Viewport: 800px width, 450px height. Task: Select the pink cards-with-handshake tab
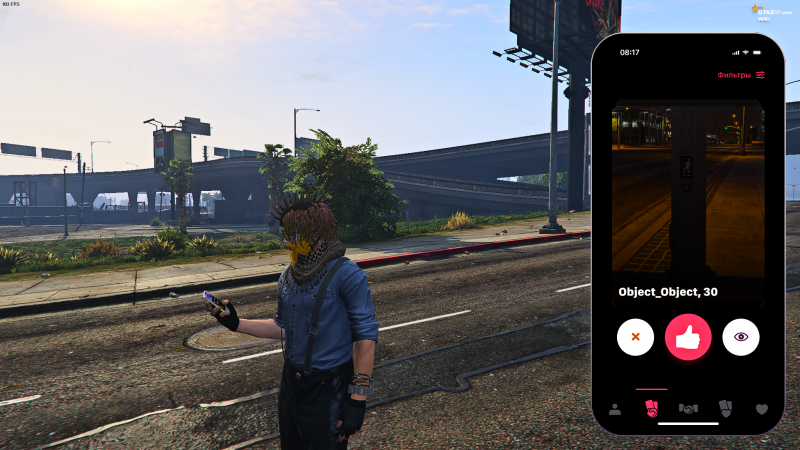pos(651,408)
